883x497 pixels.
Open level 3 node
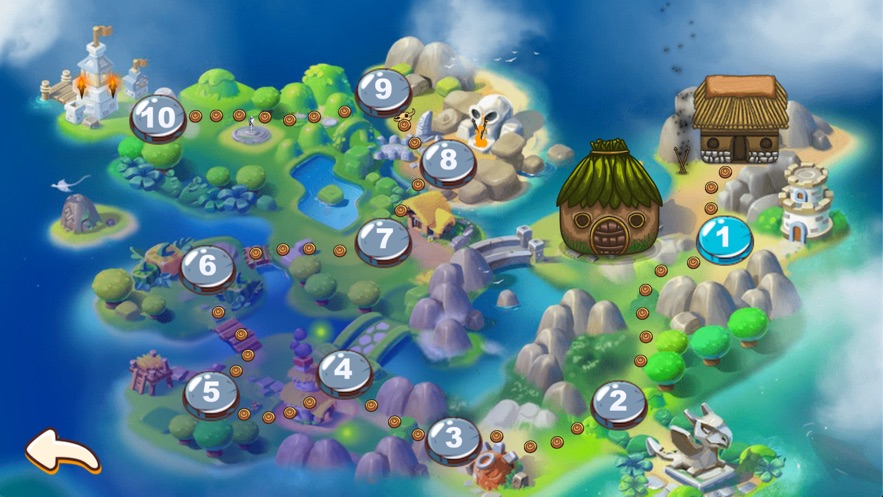tap(453, 438)
